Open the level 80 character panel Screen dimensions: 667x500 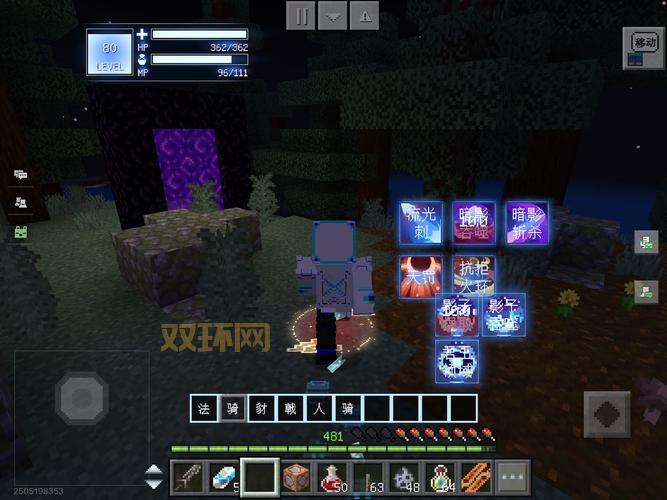pos(108,52)
